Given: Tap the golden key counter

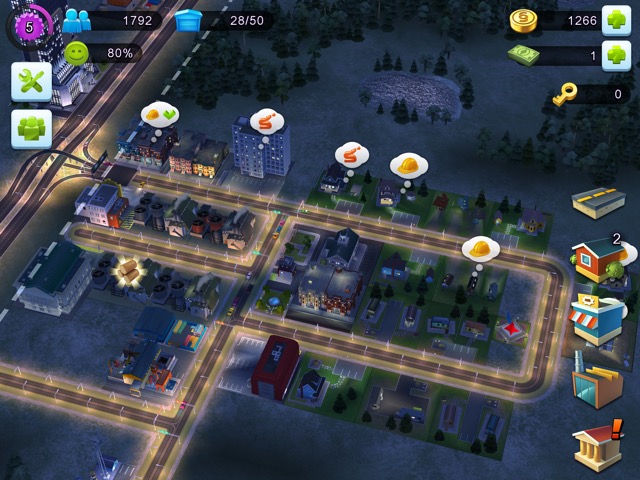Looking at the screenshot, I should [565, 95].
